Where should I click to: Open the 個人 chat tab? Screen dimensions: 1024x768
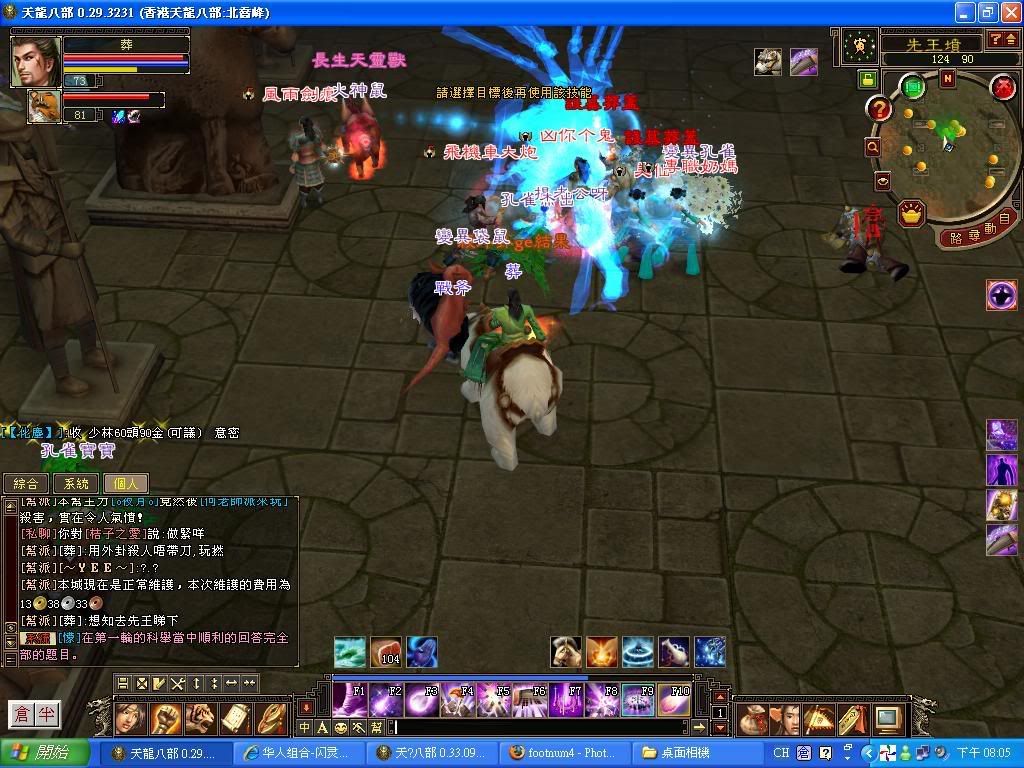tap(125, 483)
